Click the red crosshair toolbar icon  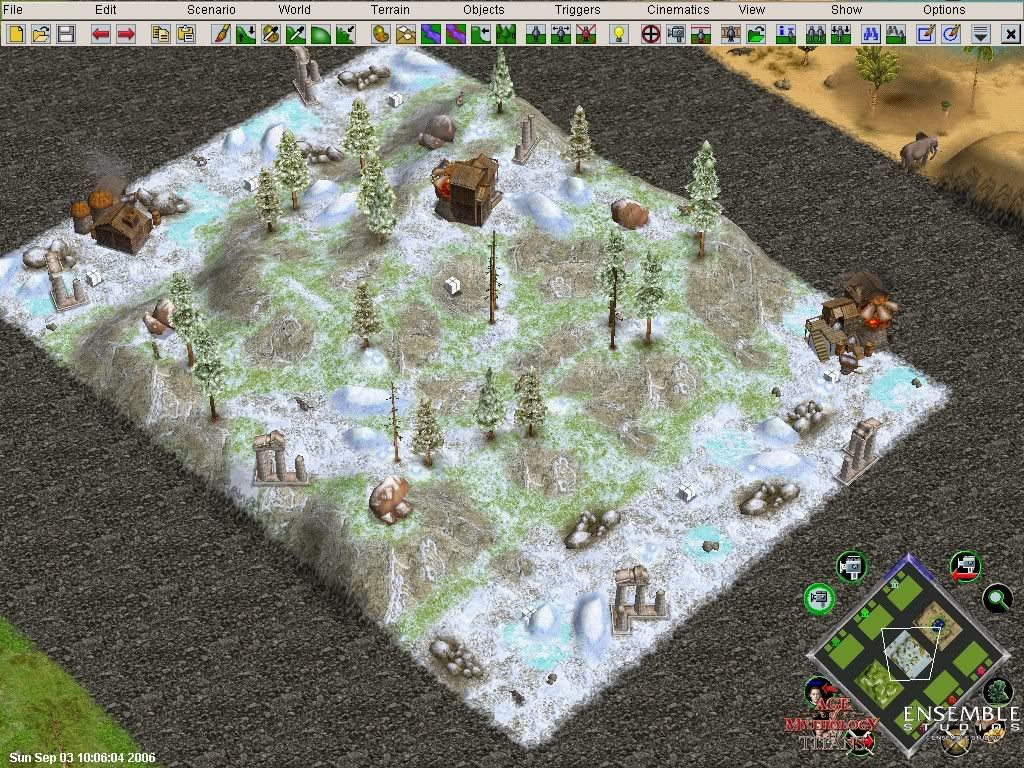tap(650, 34)
